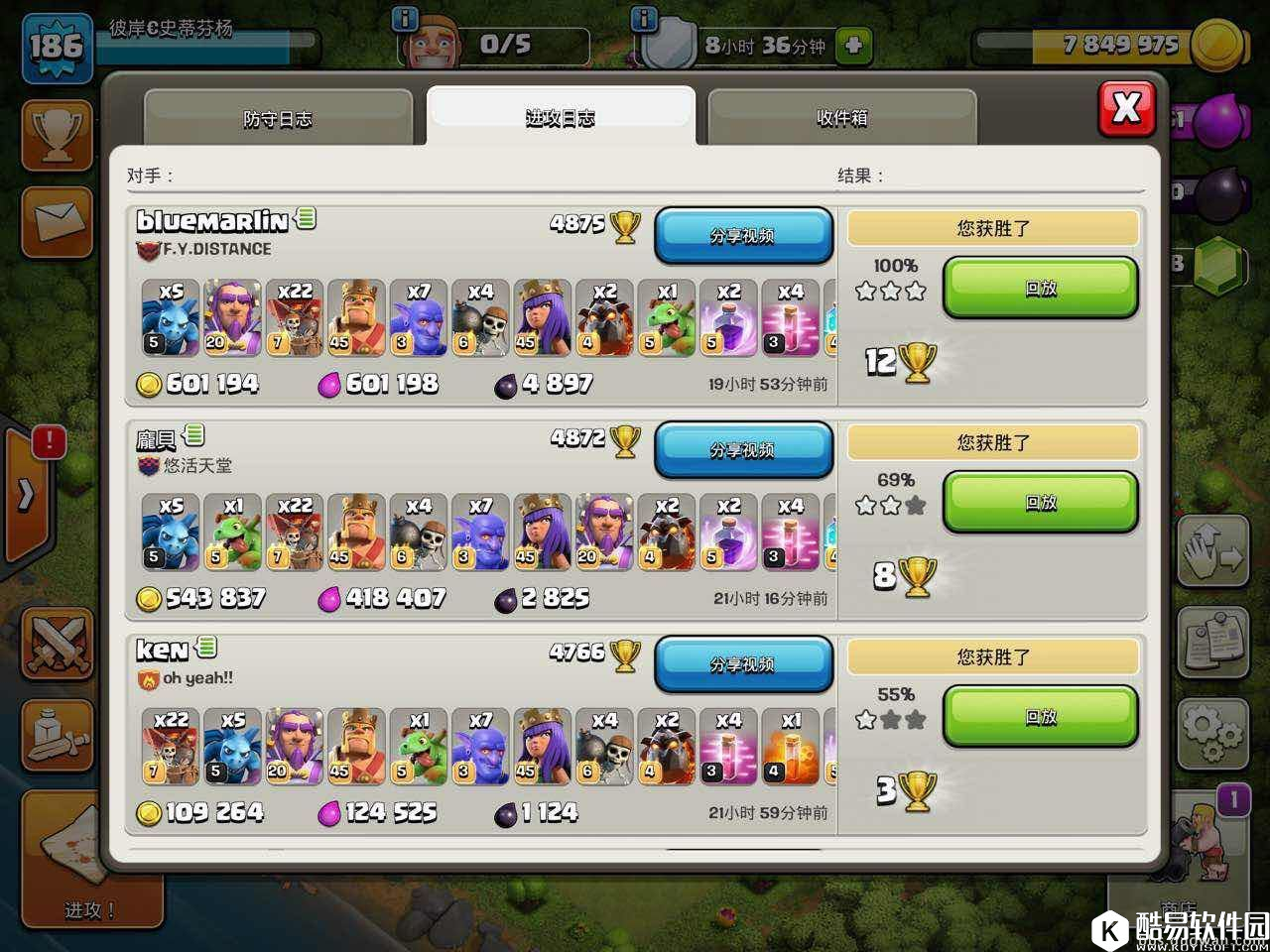Click the green plus next to shield timer
Viewport: 1270px width, 952px height.
click(853, 44)
